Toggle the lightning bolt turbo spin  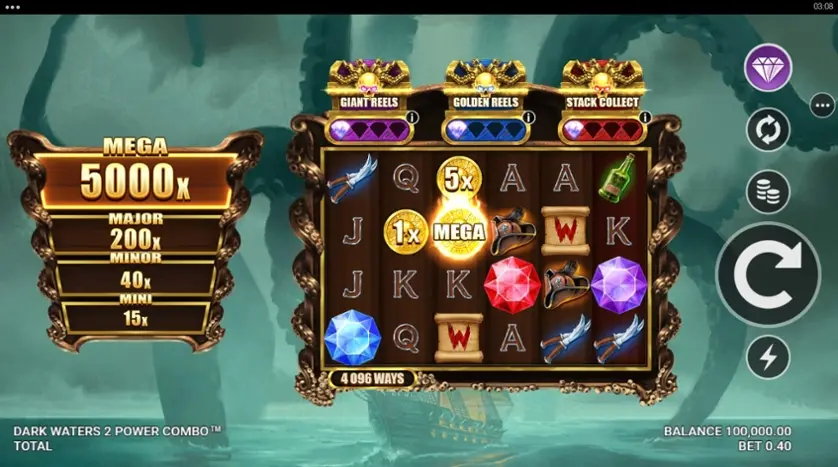click(x=768, y=357)
